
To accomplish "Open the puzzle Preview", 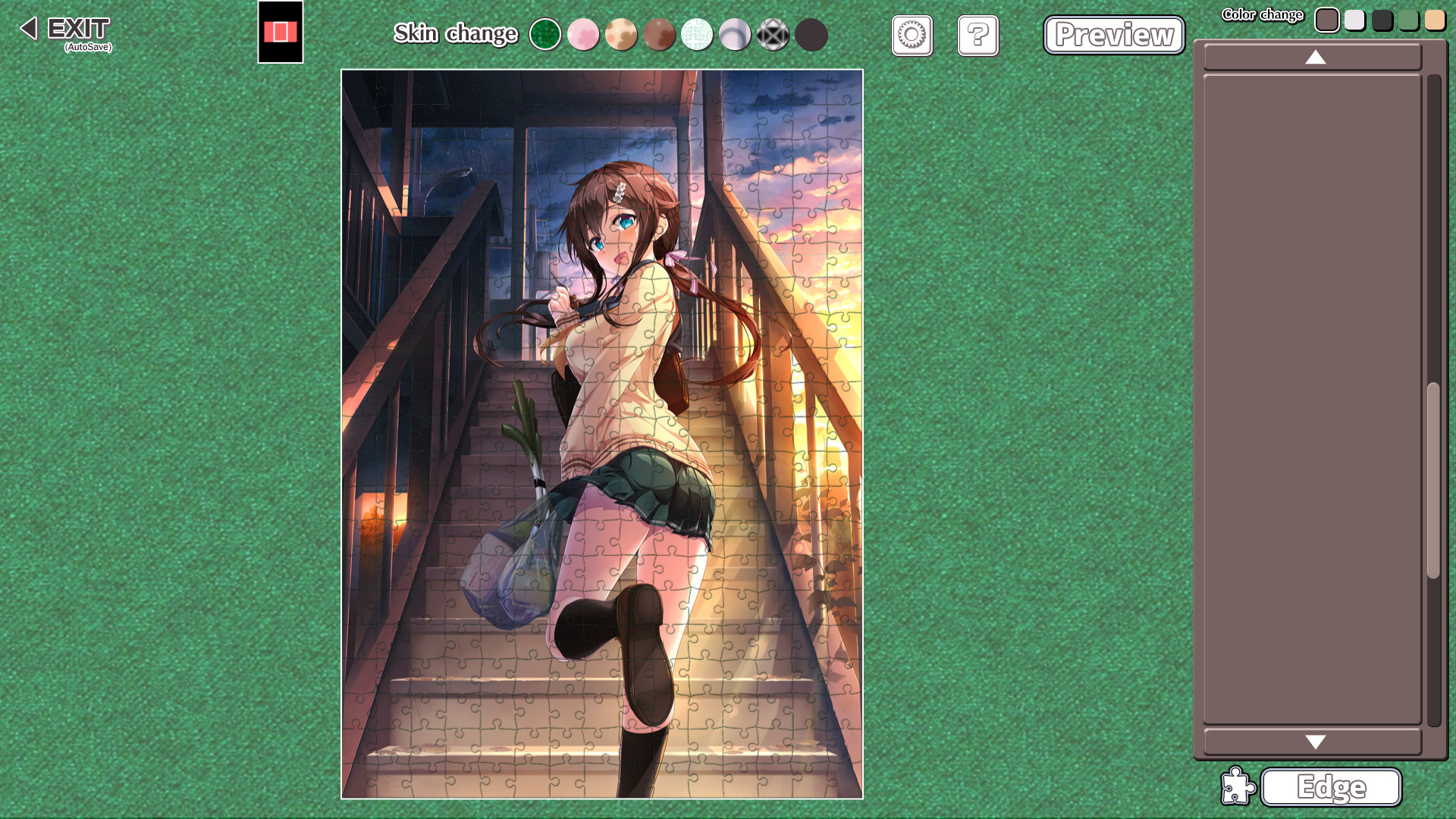I will [1113, 35].
